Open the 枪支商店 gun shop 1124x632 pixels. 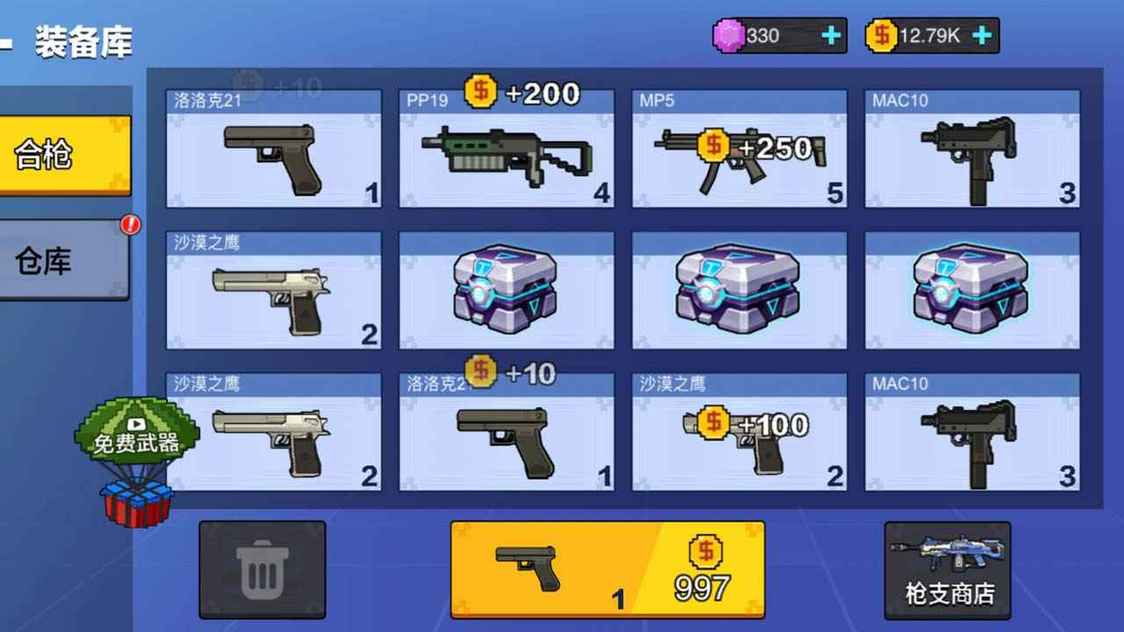click(x=947, y=569)
